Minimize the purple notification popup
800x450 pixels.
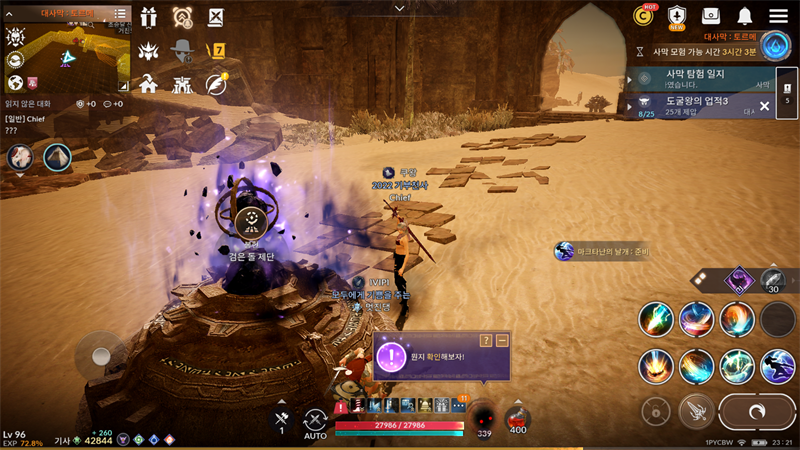pyautogui.click(x=502, y=341)
